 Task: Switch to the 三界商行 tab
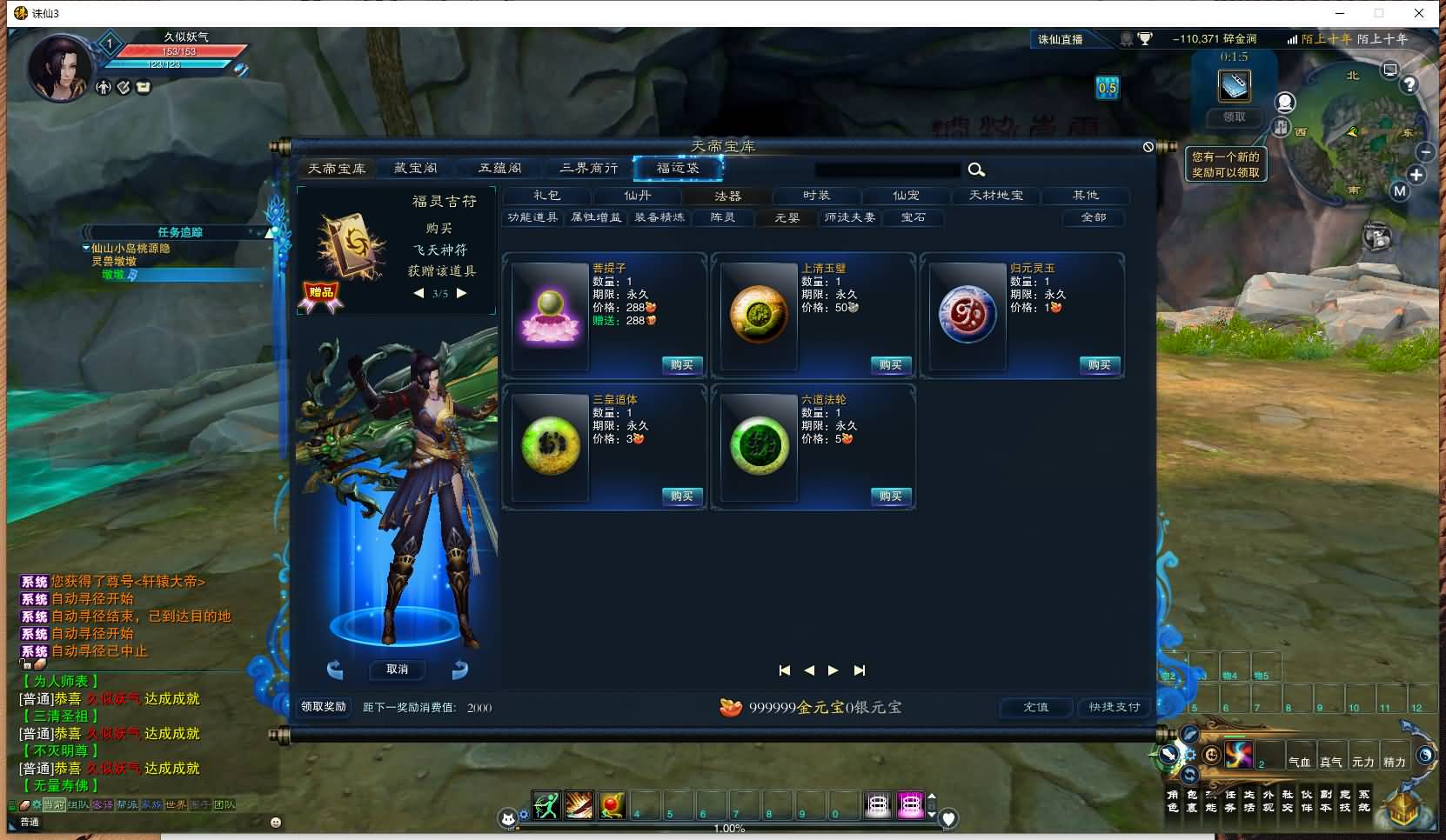[589, 169]
